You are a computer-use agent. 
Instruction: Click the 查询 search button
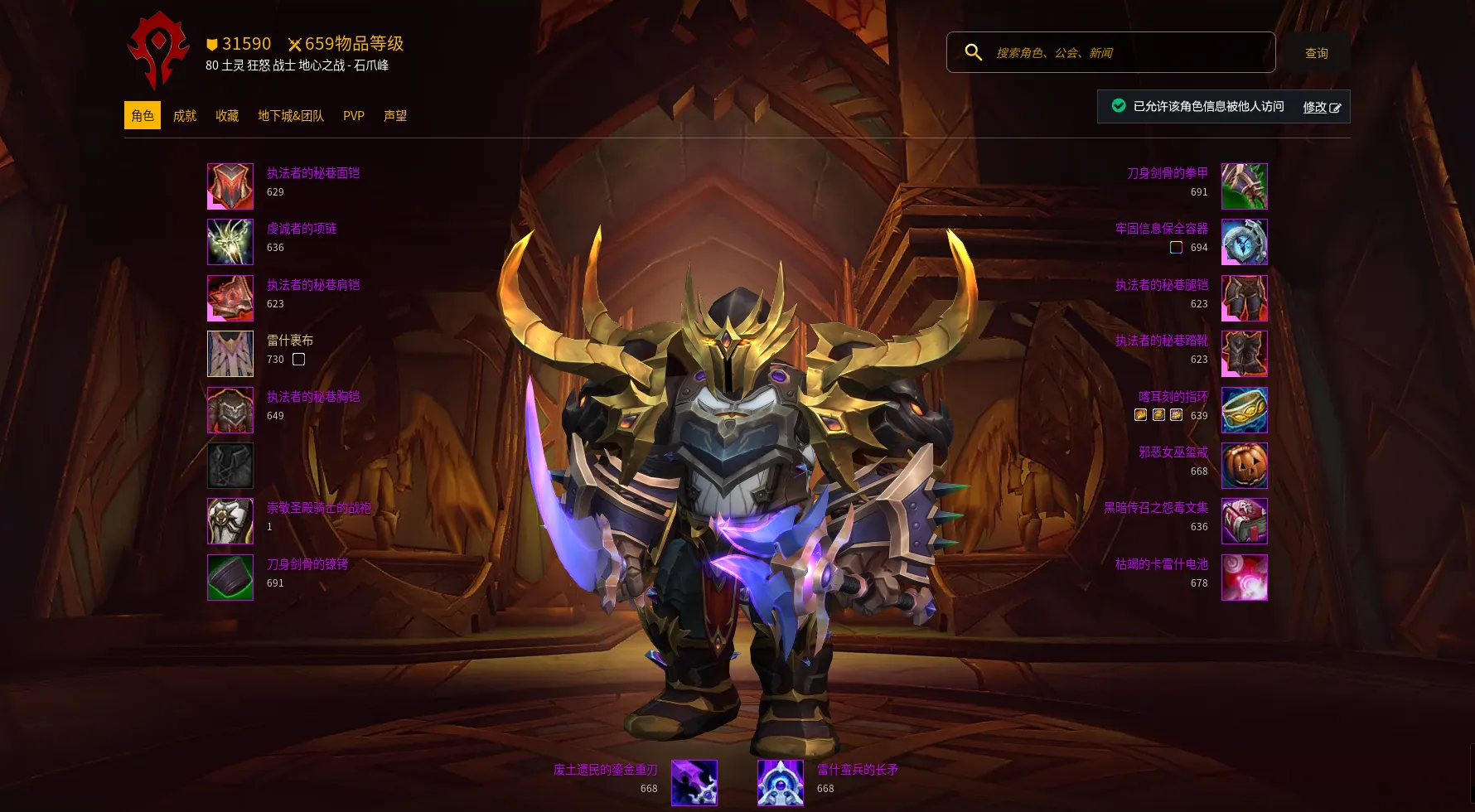[1316, 53]
